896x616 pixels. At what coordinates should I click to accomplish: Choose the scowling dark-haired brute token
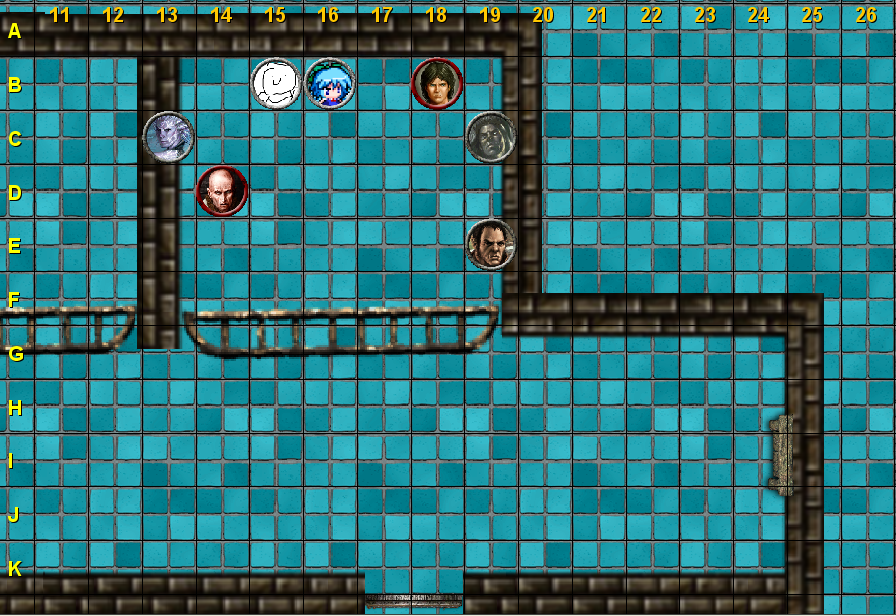(490, 244)
